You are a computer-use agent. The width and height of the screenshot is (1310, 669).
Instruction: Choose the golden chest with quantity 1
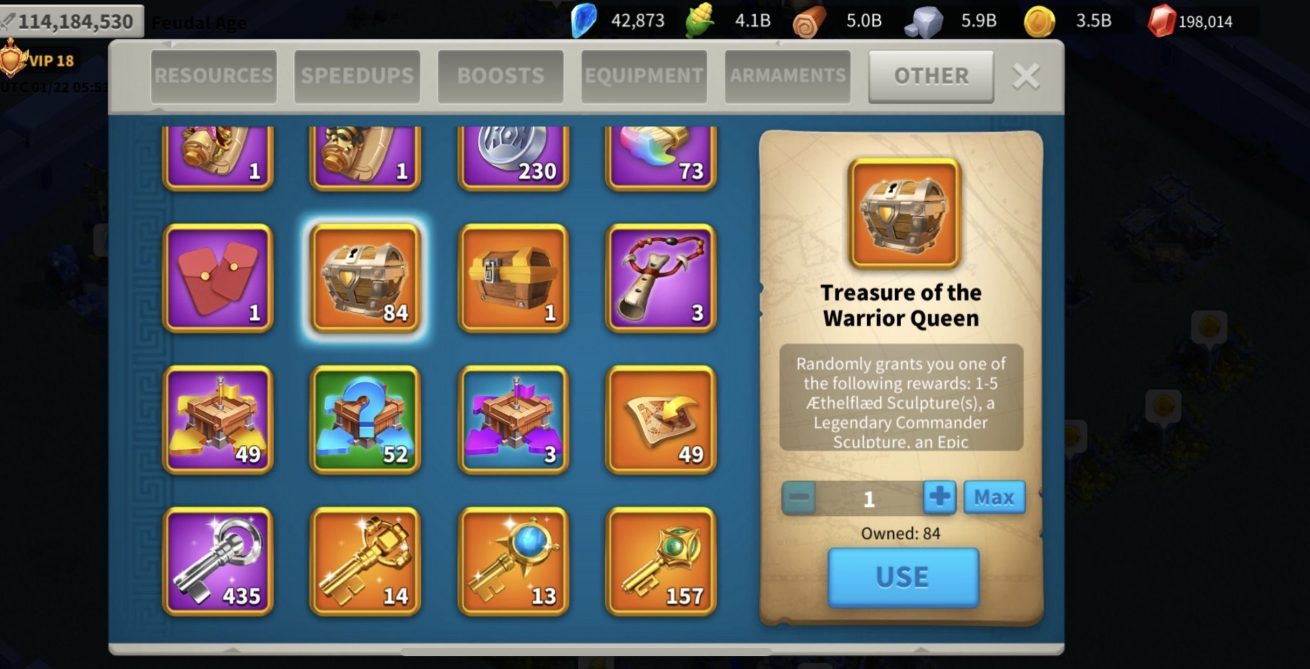[x=513, y=278]
